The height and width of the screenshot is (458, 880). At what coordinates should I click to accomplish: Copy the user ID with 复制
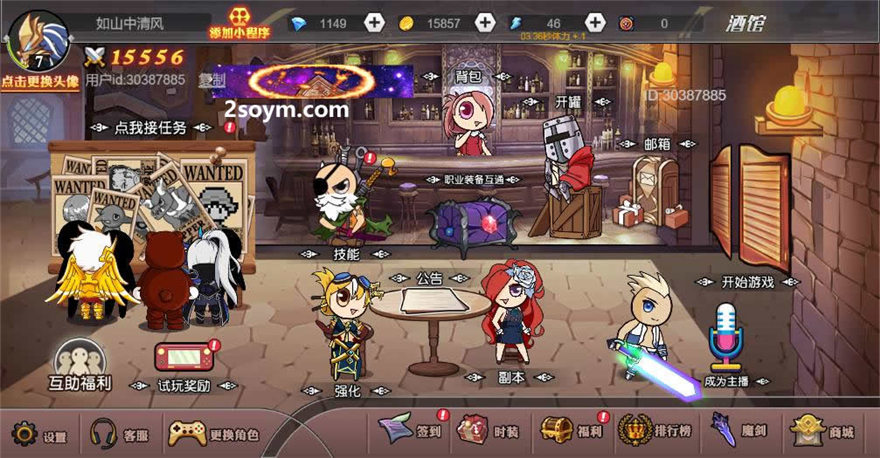pyautogui.click(x=211, y=80)
